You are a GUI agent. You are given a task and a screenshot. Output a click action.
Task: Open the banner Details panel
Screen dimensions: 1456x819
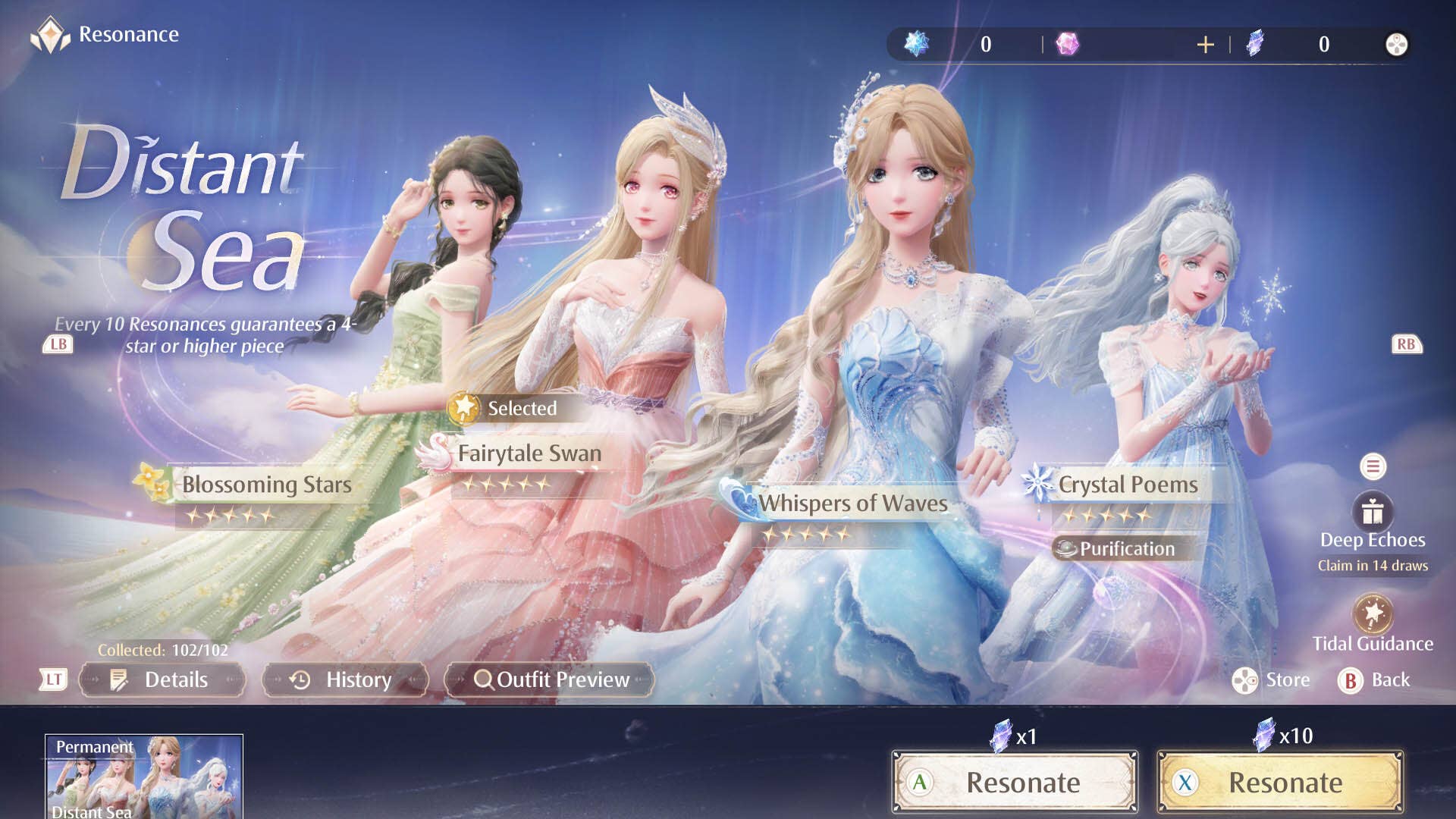coord(162,679)
